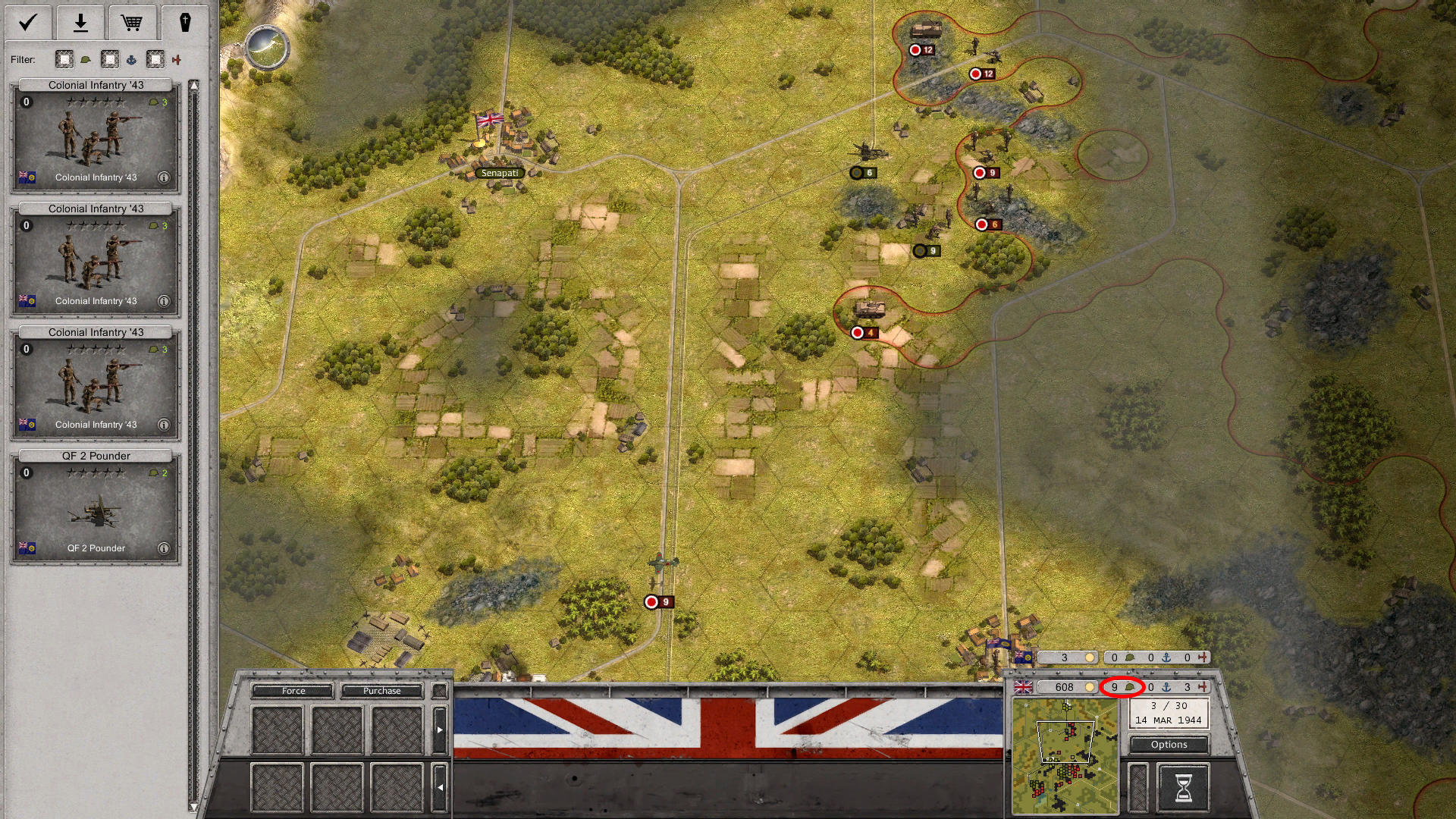Expand the force slots with the right arrow
The height and width of the screenshot is (819, 1456).
point(441,728)
